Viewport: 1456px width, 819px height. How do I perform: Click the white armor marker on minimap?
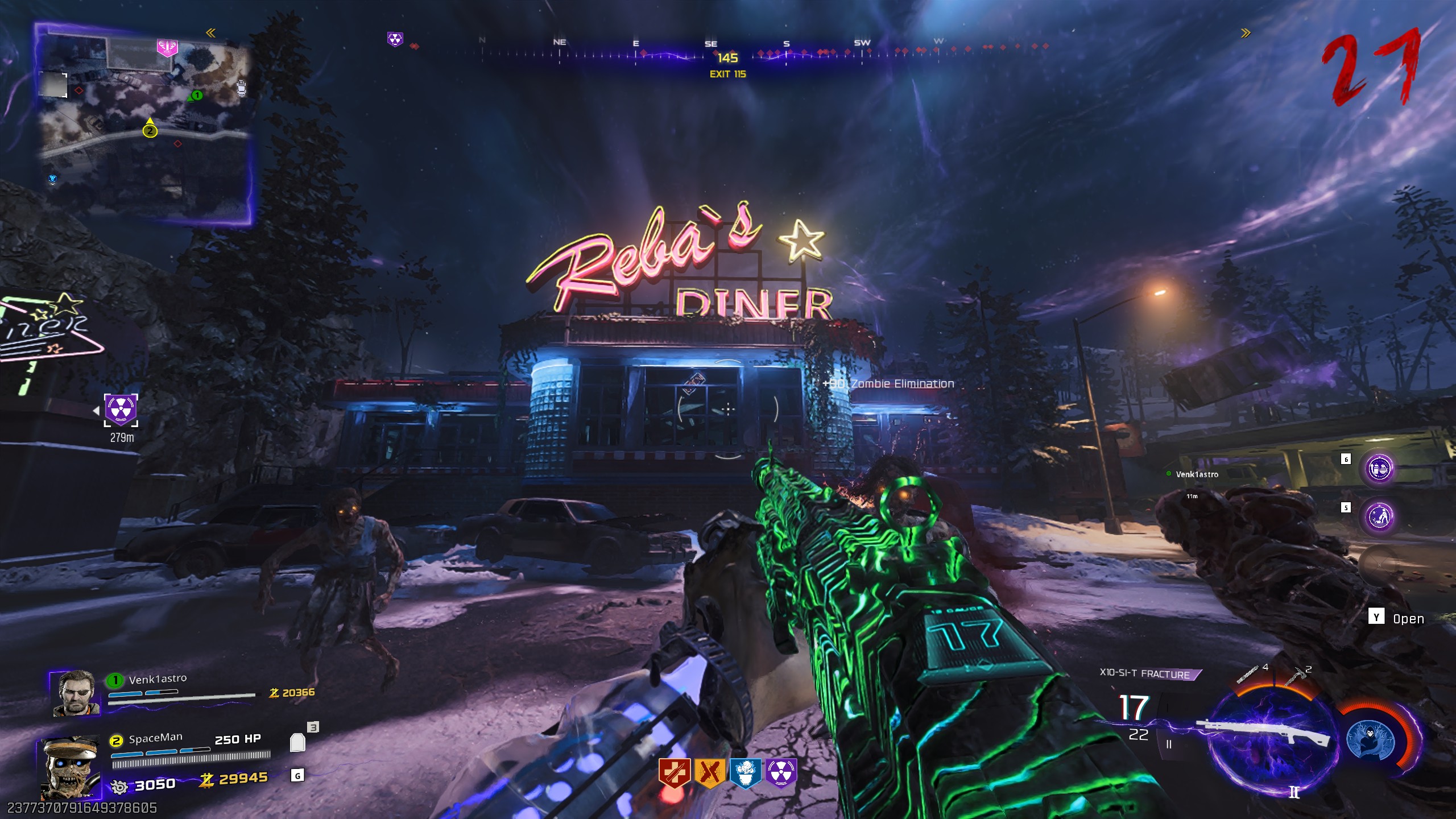[242, 88]
